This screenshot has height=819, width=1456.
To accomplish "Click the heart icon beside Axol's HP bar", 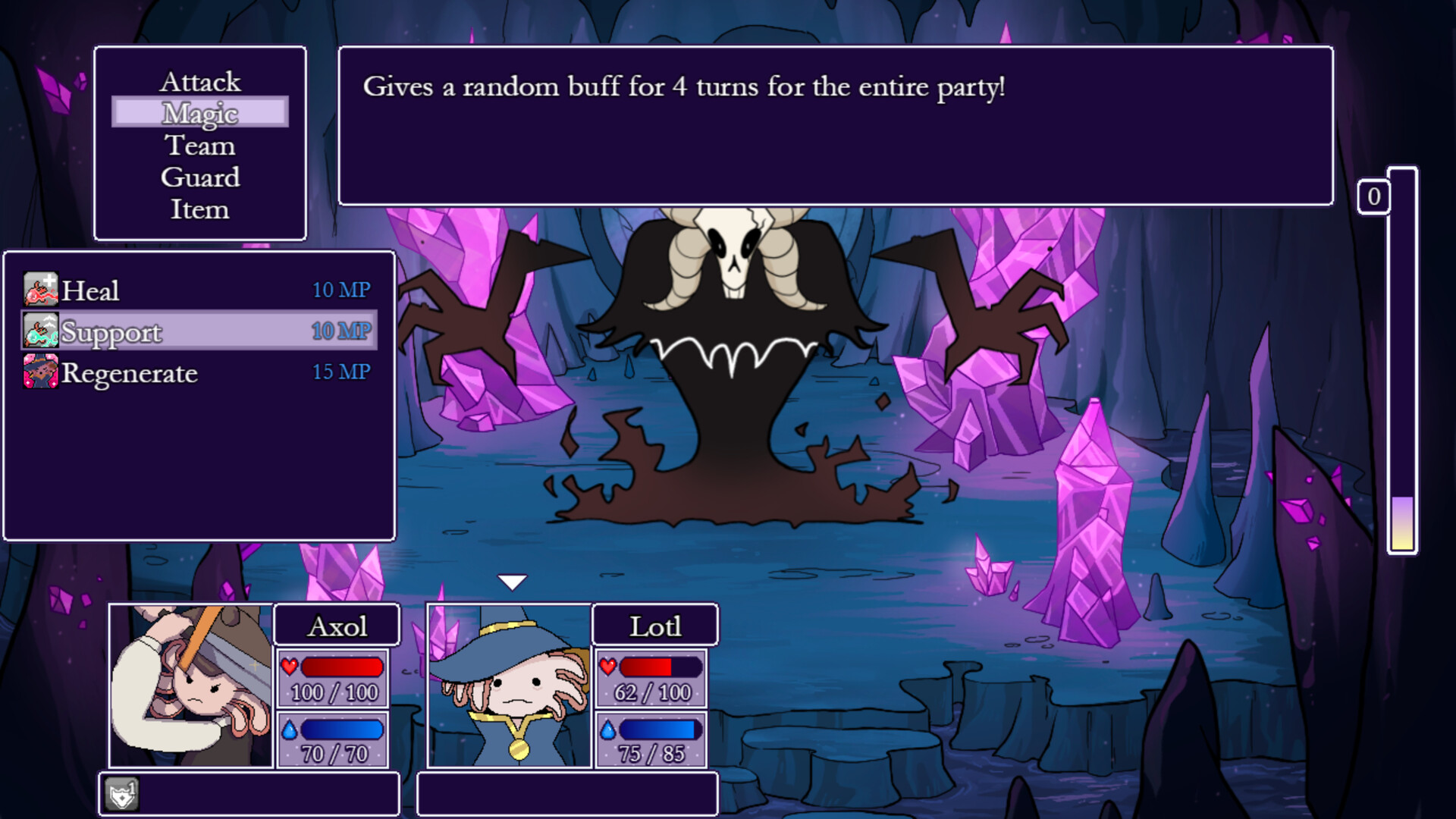I will 290,667.
